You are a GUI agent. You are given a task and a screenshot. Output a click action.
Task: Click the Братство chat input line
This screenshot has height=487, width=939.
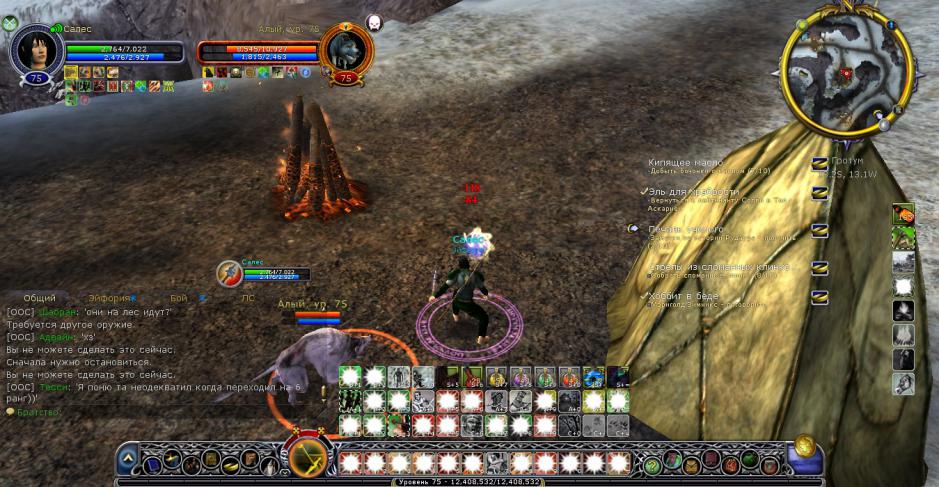(150, 411)
